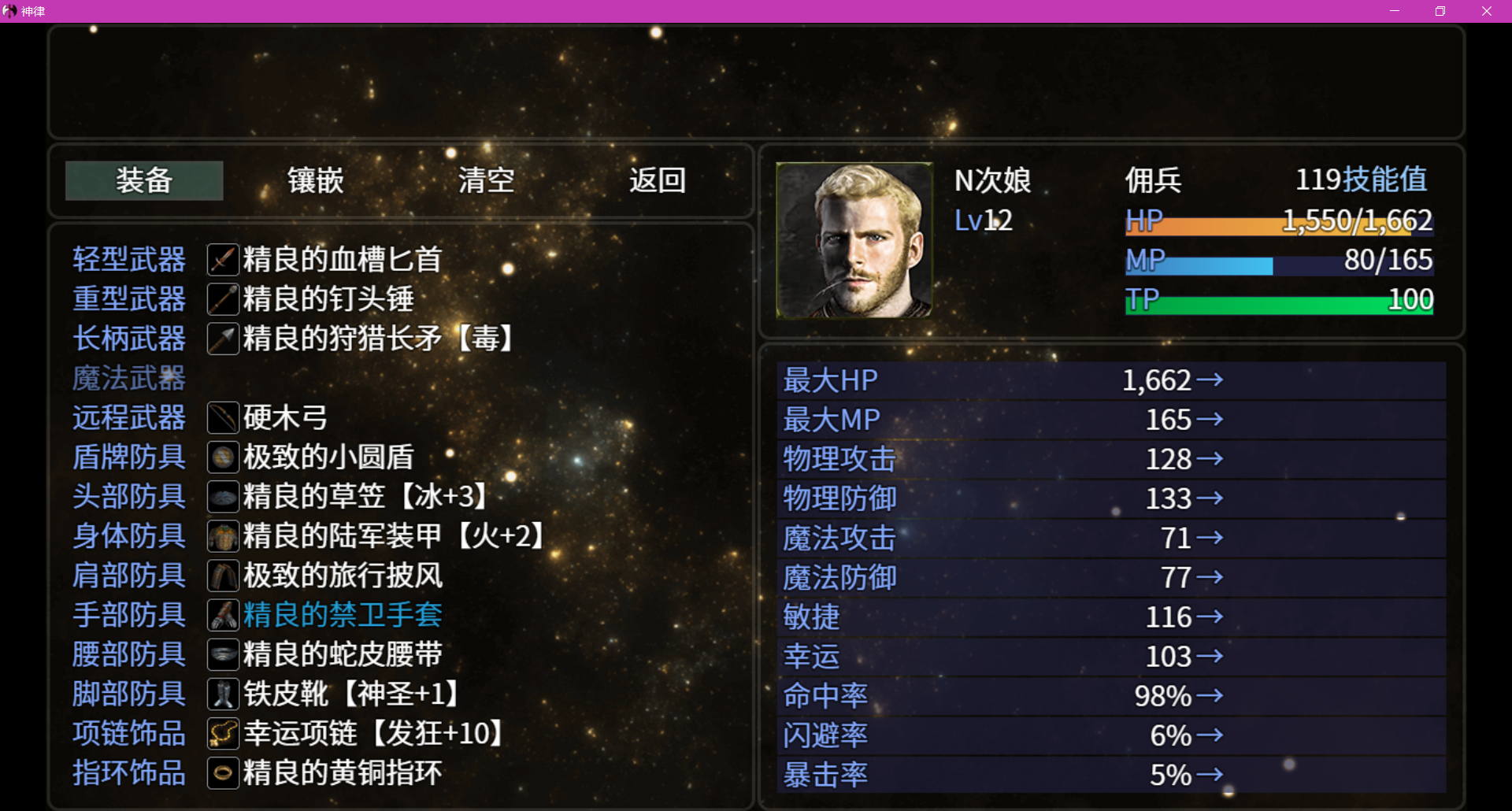Select the 幸运项链【发狂+10】necklace icon
This screenshot has width=1512, height=811.
[x=223, y=734]
